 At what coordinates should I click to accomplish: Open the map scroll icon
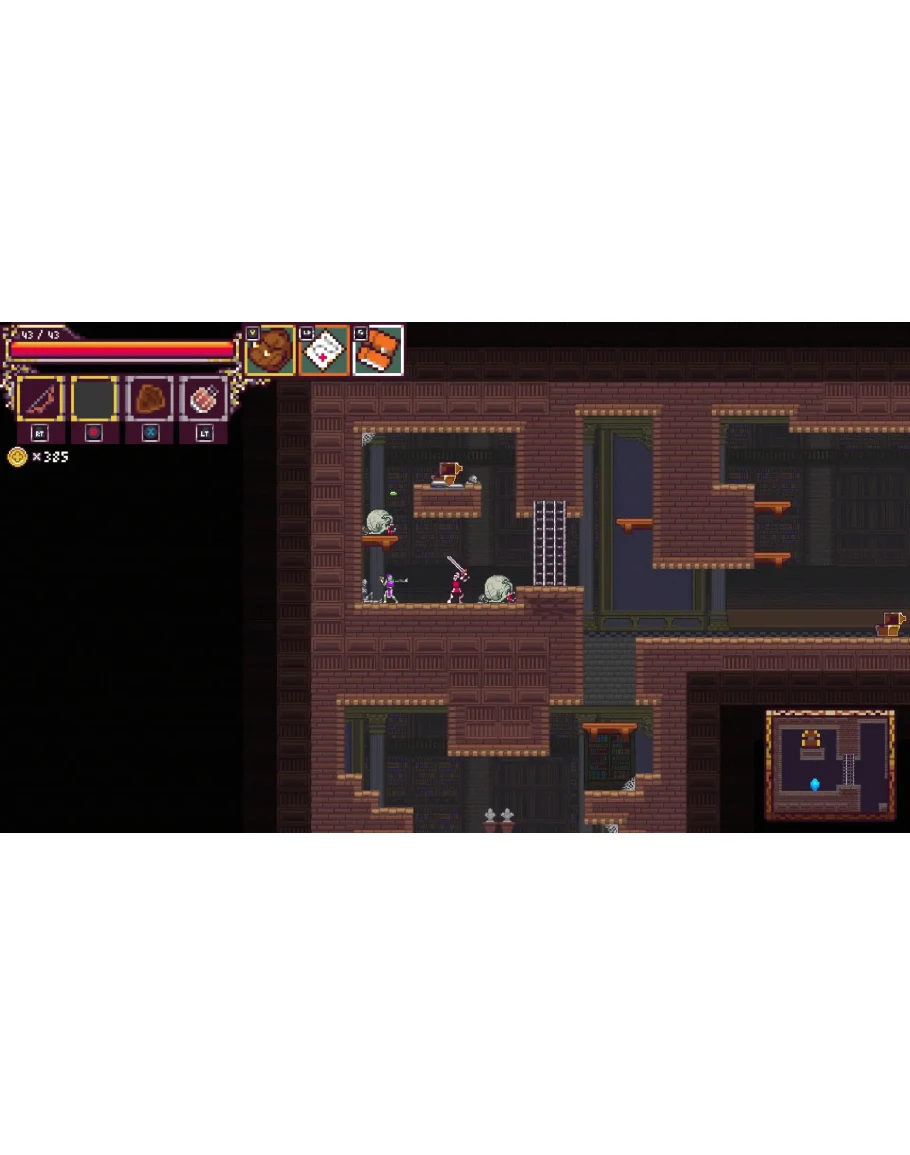[324, 351]
